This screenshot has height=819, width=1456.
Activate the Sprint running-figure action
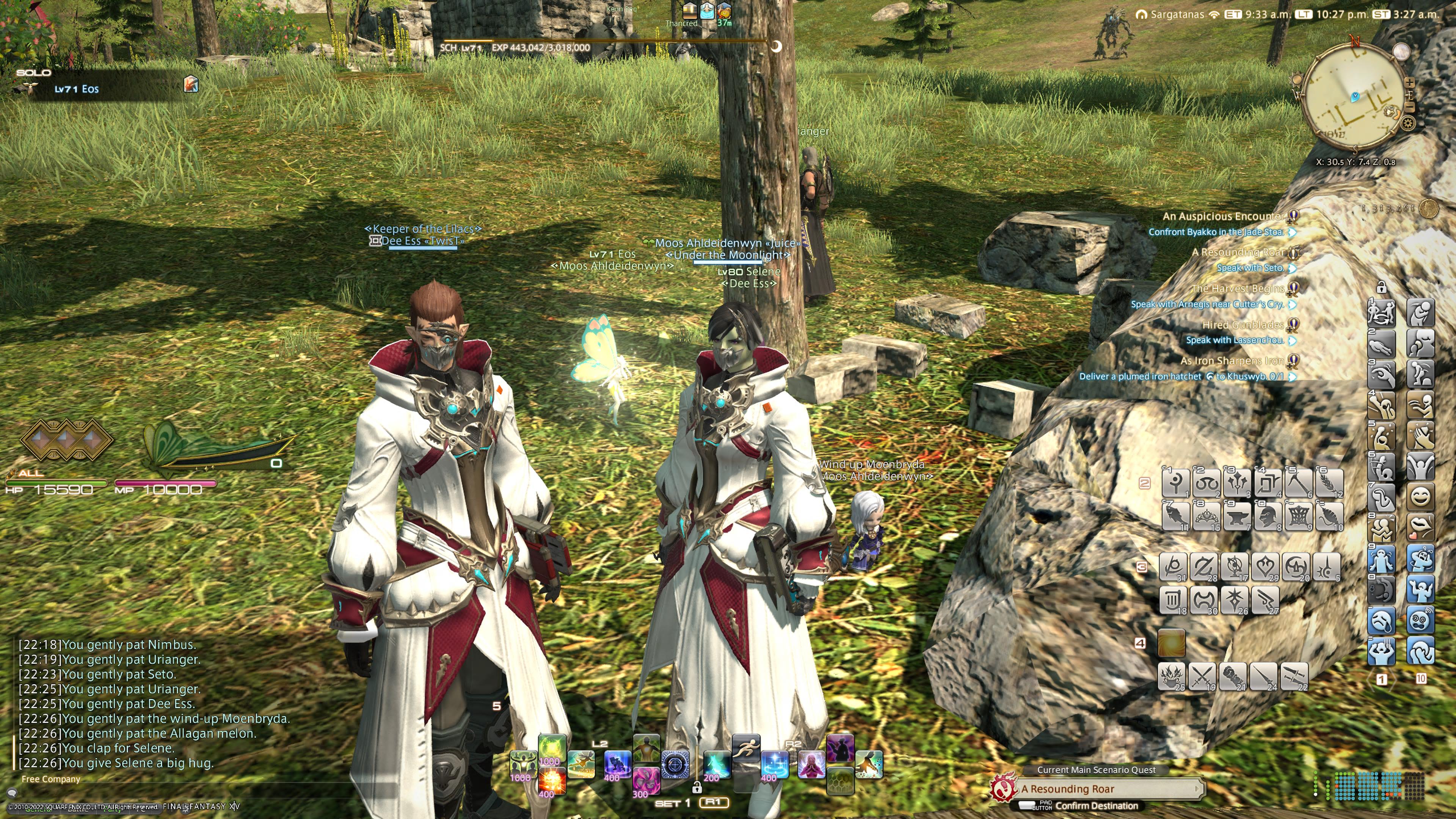(745, 748)
